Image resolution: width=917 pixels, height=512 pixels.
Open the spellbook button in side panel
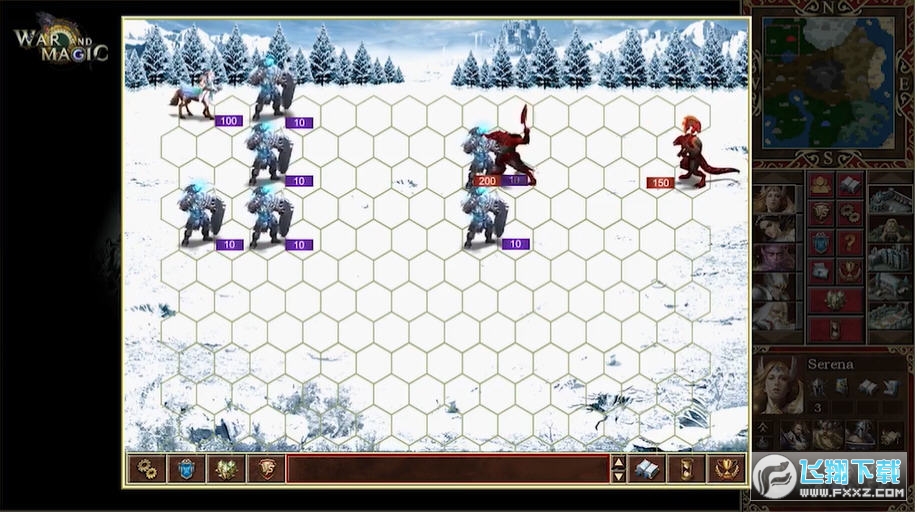850,185
